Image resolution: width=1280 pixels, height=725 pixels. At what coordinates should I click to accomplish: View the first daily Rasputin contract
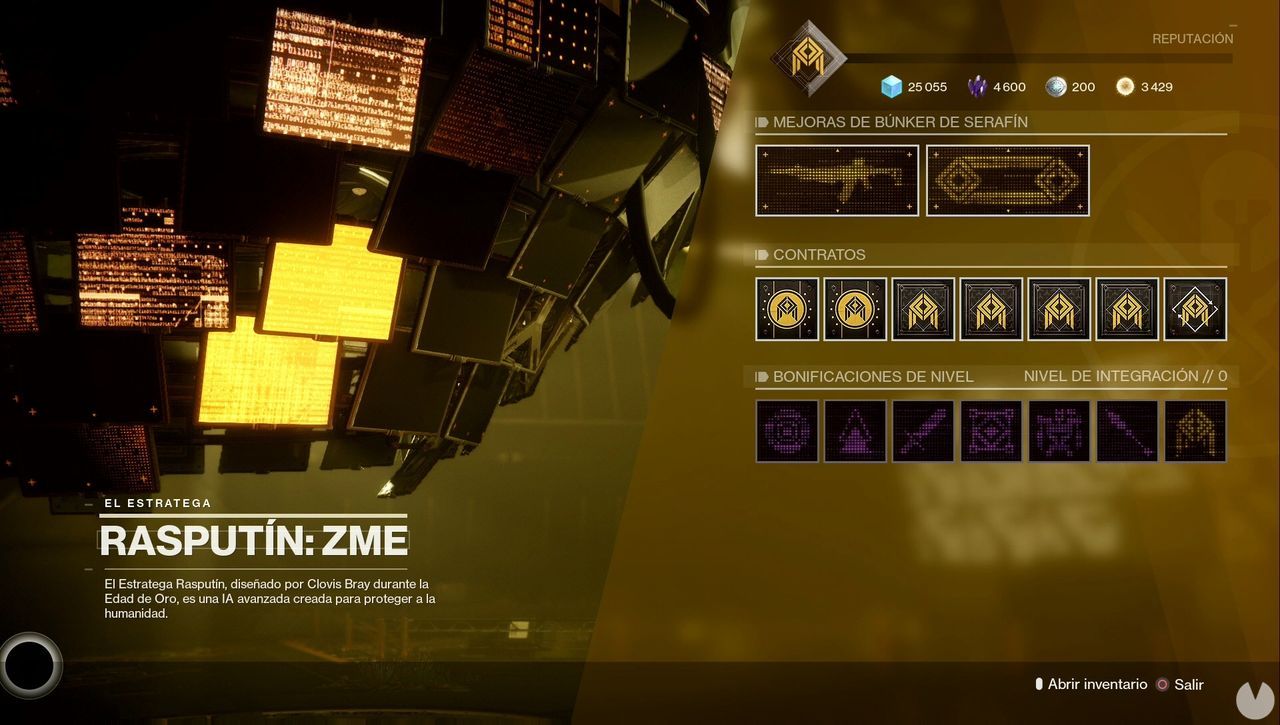(x=787, y=309)
